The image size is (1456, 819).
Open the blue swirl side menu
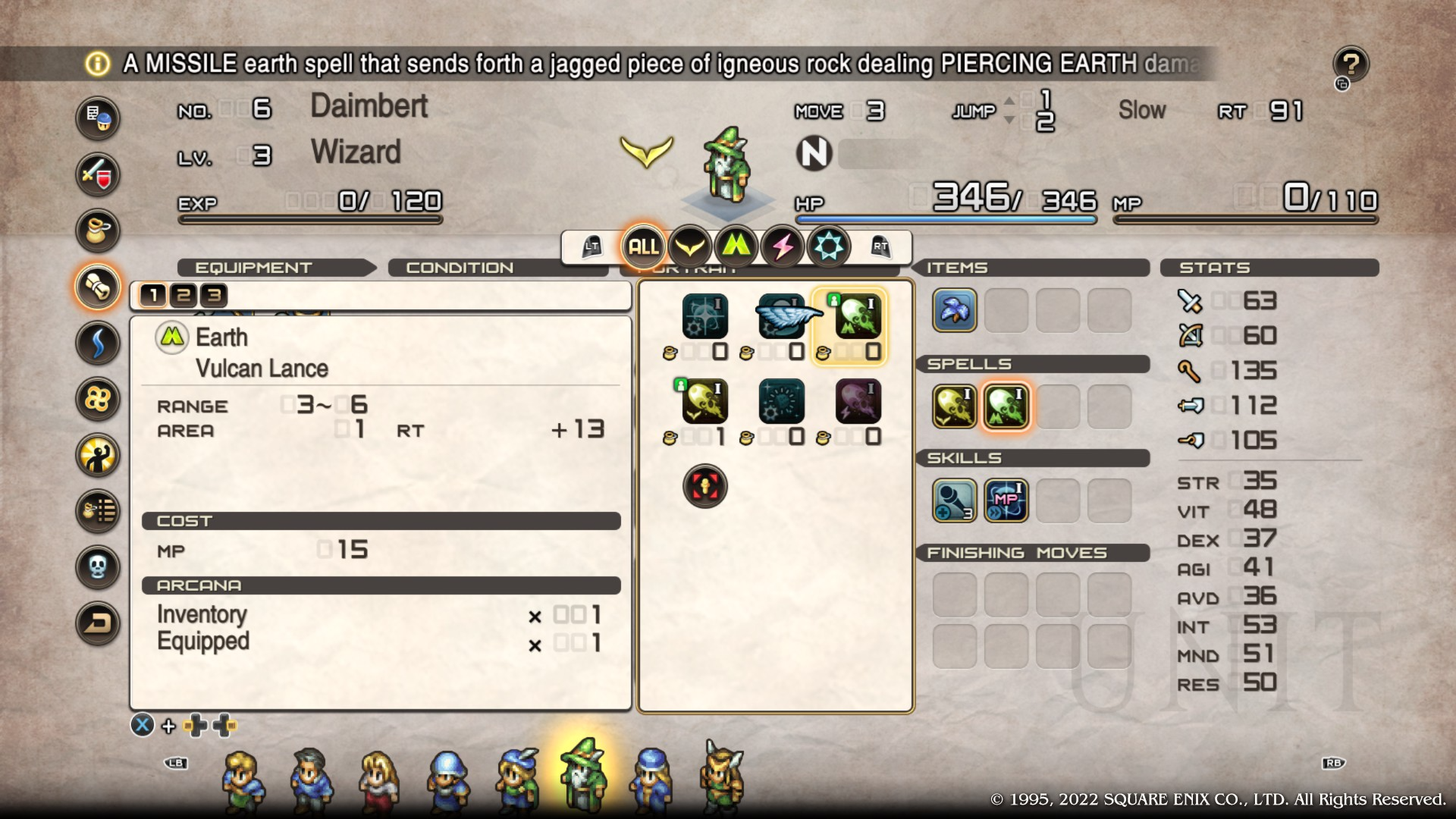[x=98, y=343]
